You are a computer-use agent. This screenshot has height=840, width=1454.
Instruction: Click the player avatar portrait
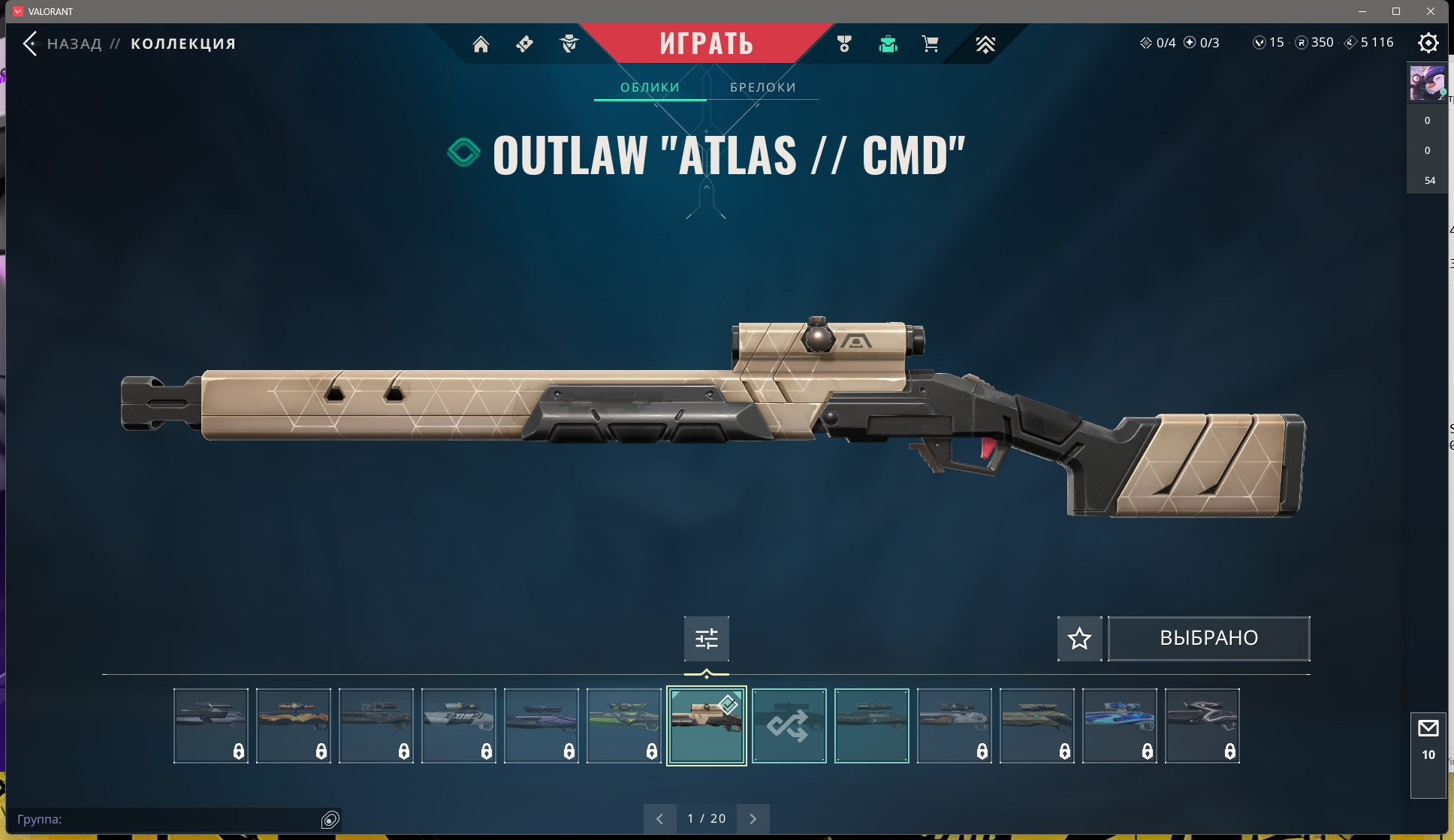click(1425, 83)
